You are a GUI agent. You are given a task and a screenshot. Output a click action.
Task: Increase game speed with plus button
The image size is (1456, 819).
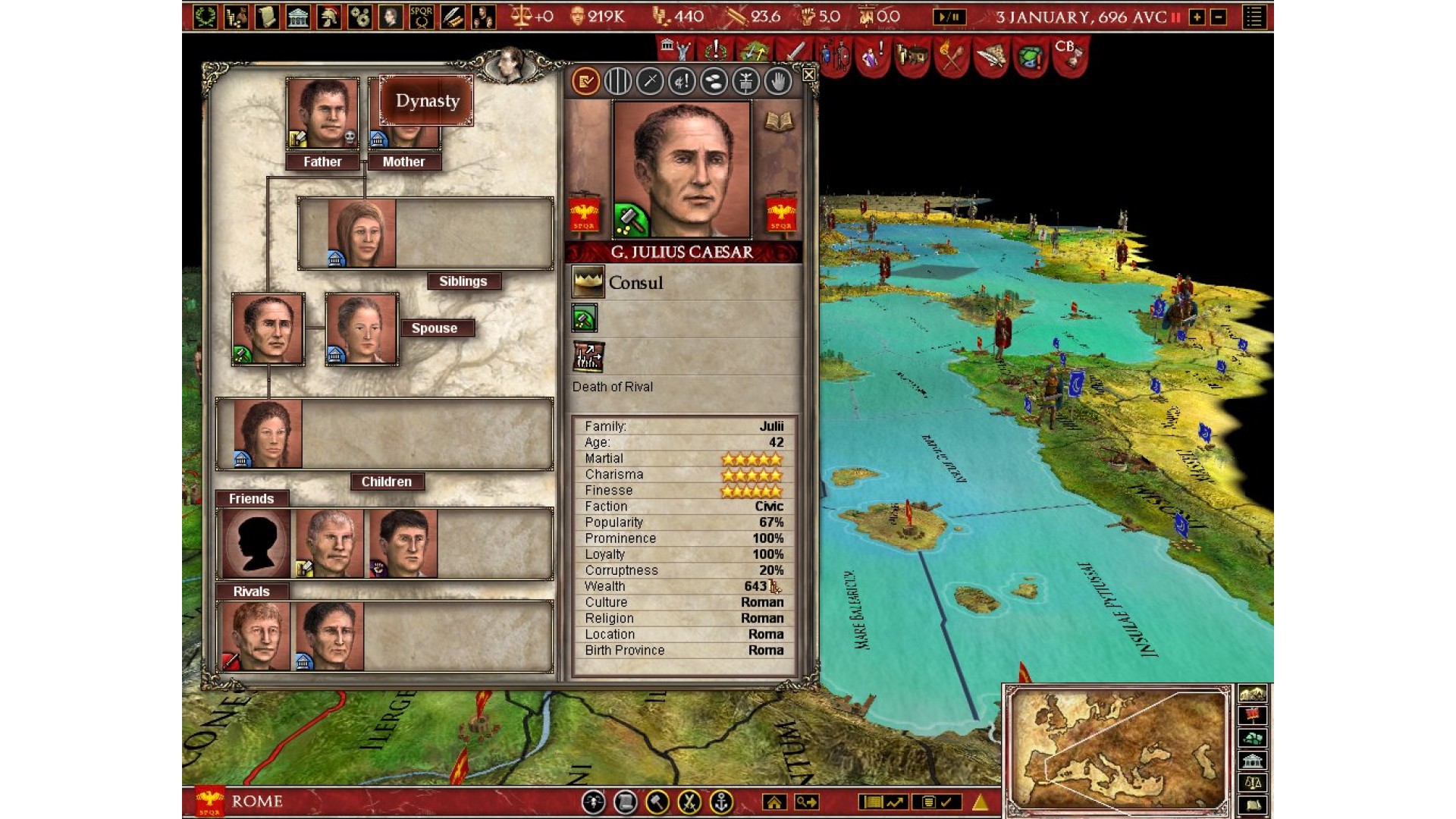click(x=1197, y=17)
